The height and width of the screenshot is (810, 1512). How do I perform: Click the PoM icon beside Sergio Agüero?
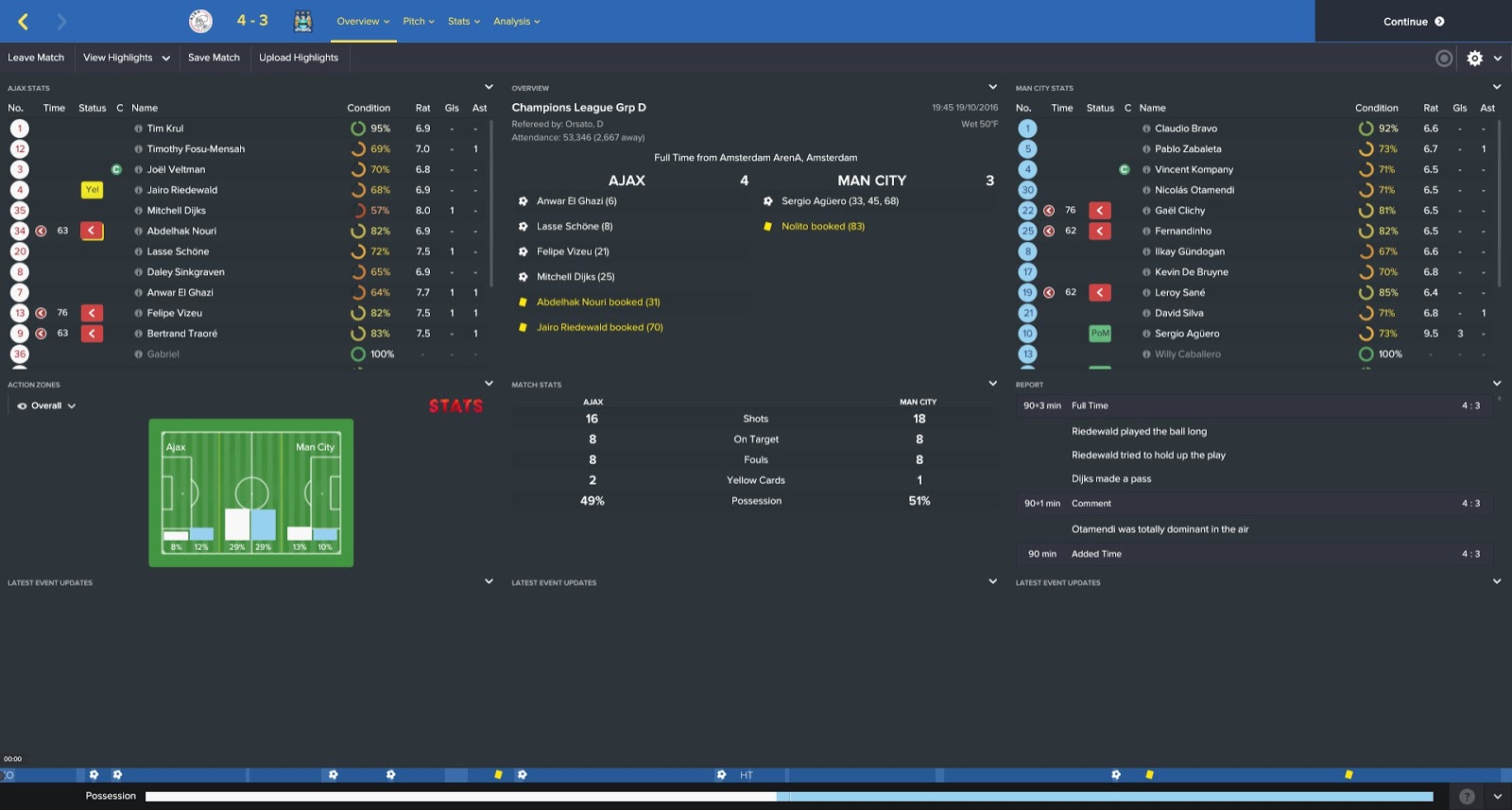(1099, 333)
